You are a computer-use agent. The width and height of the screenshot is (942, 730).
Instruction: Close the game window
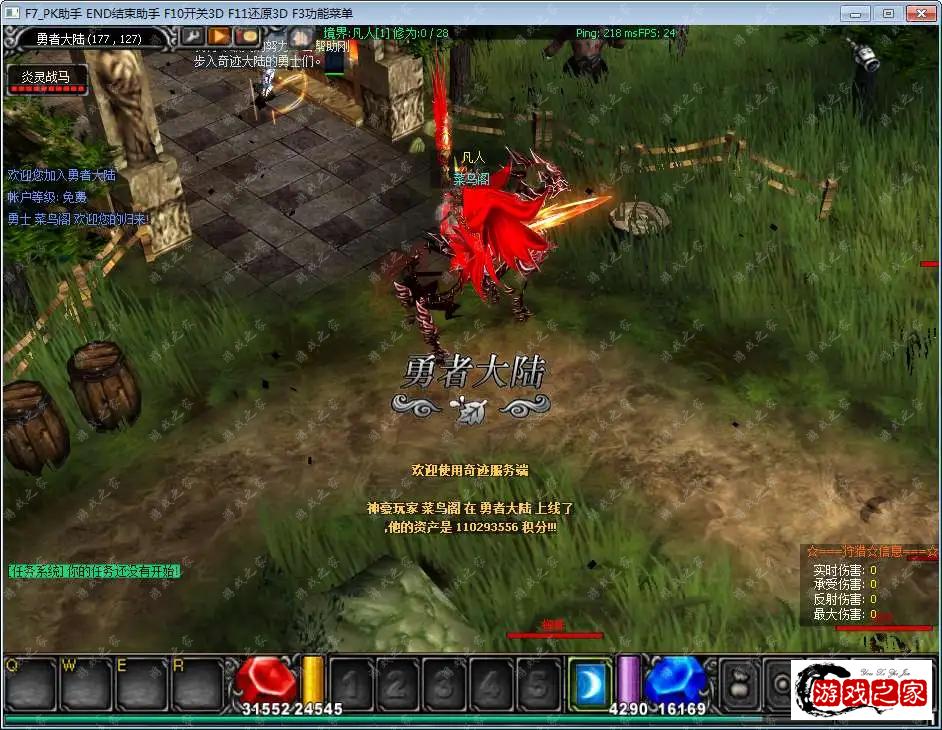tap(918, 13)
